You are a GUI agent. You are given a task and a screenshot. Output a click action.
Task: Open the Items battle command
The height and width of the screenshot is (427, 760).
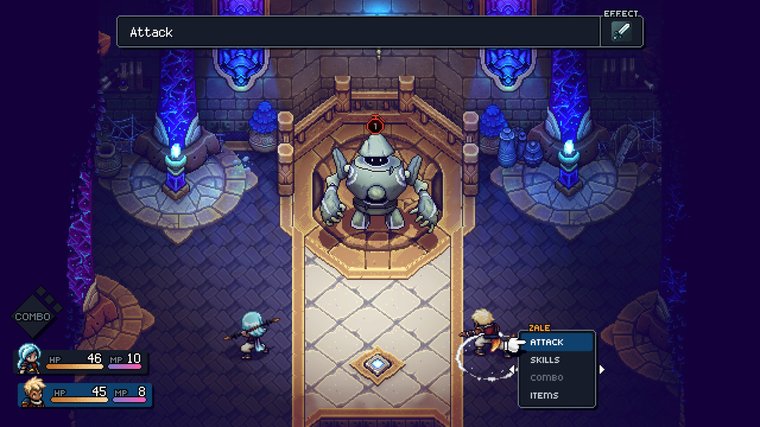coord(556,396)
